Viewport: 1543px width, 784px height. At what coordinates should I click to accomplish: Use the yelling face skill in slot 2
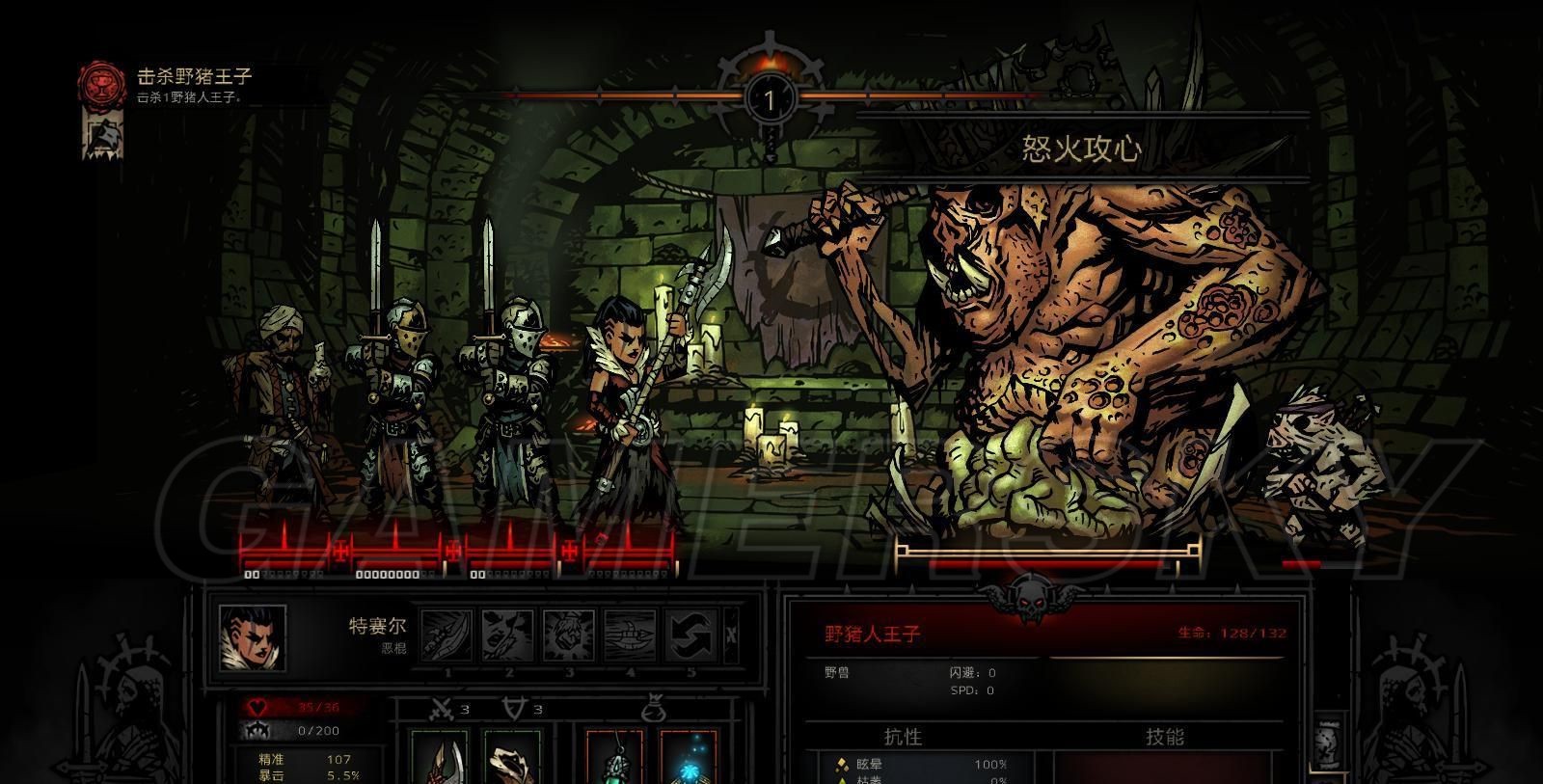508,636
